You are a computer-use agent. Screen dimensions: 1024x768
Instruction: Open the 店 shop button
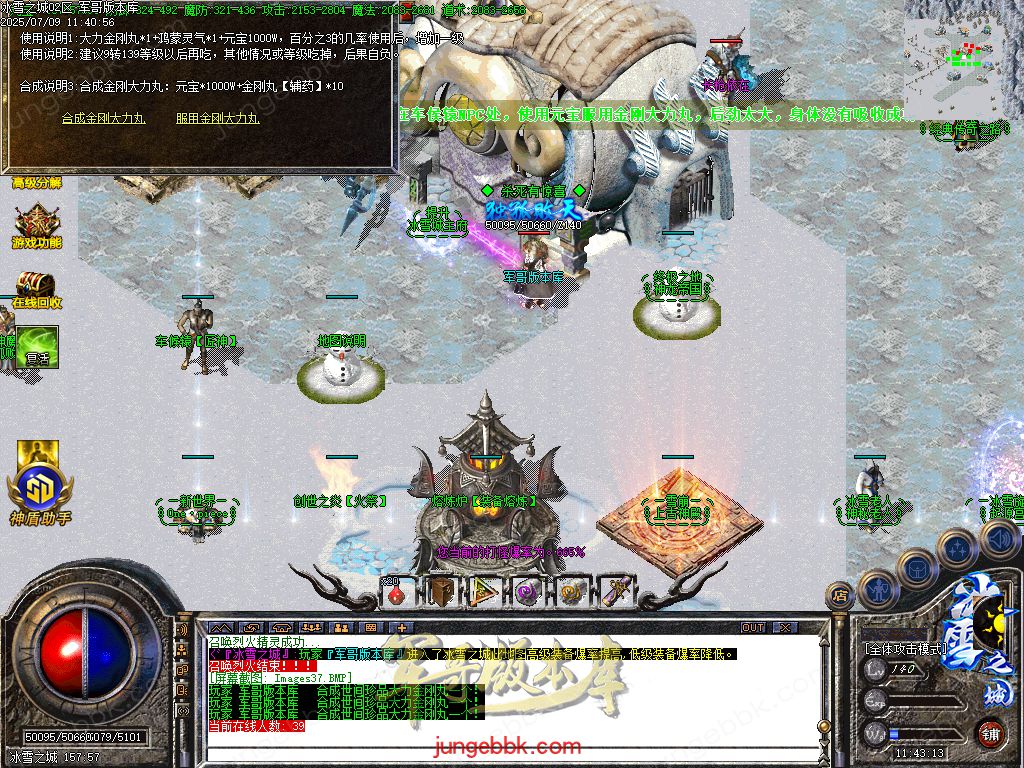838,596
